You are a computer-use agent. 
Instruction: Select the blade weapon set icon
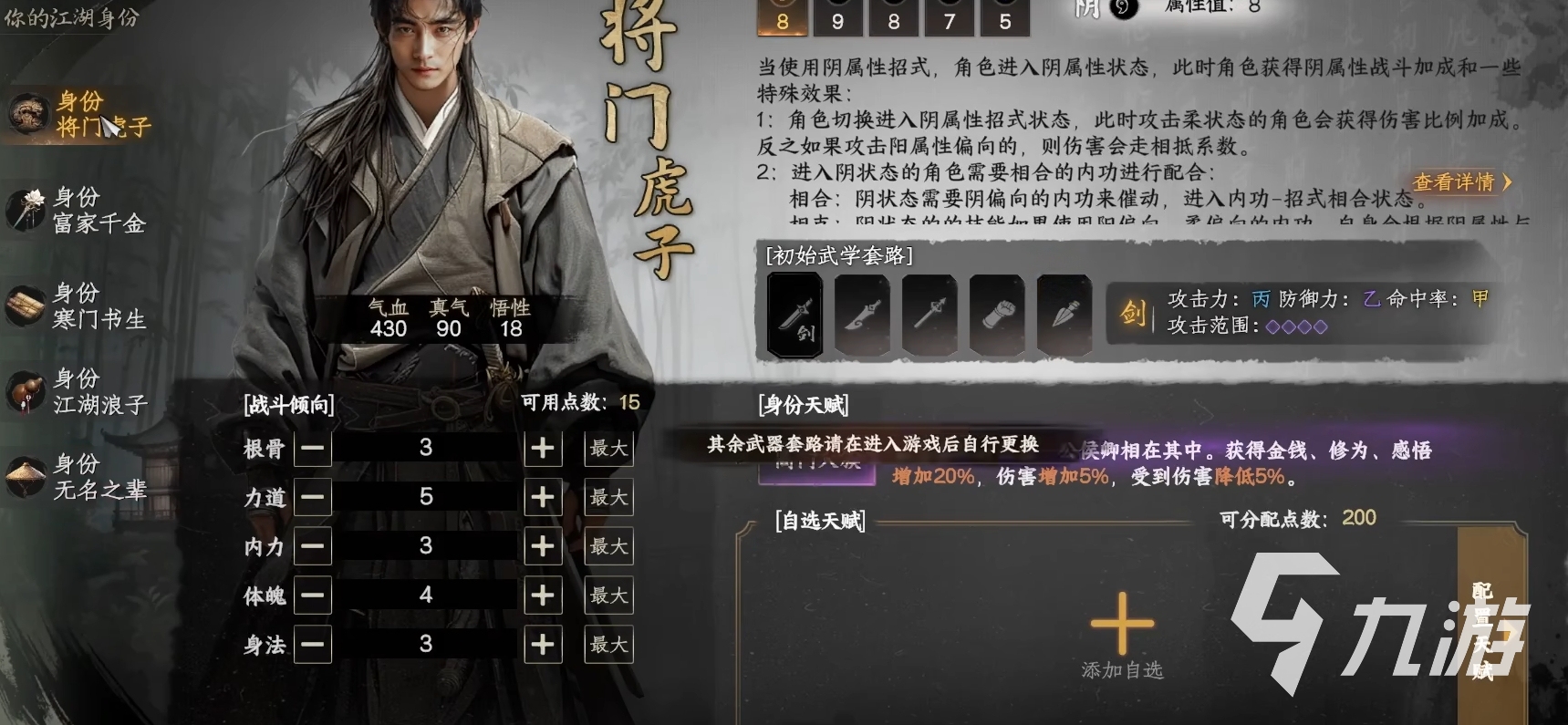(x=862, y=315)
